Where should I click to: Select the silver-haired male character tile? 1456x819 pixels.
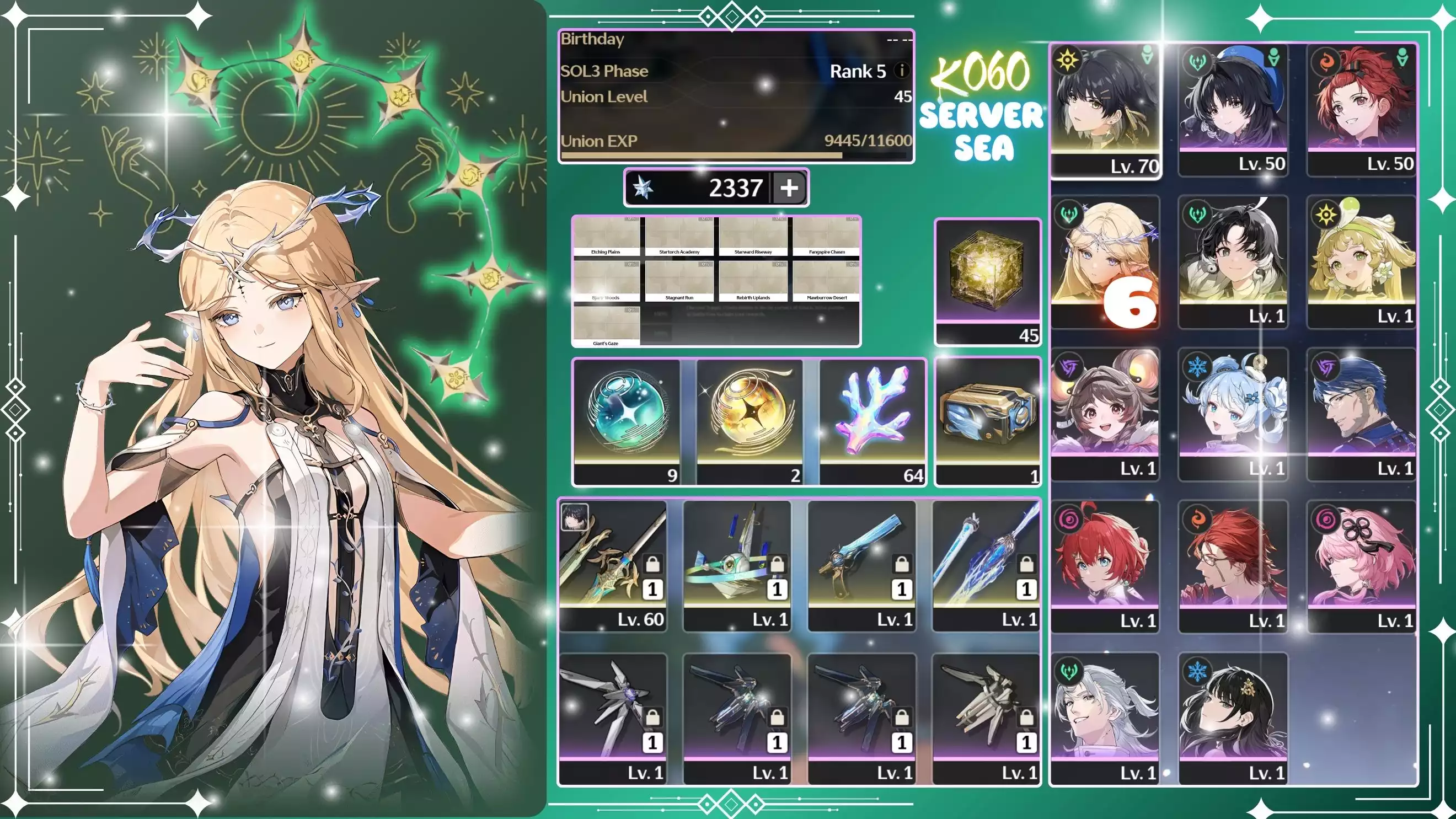click(x=1105, y=718)
